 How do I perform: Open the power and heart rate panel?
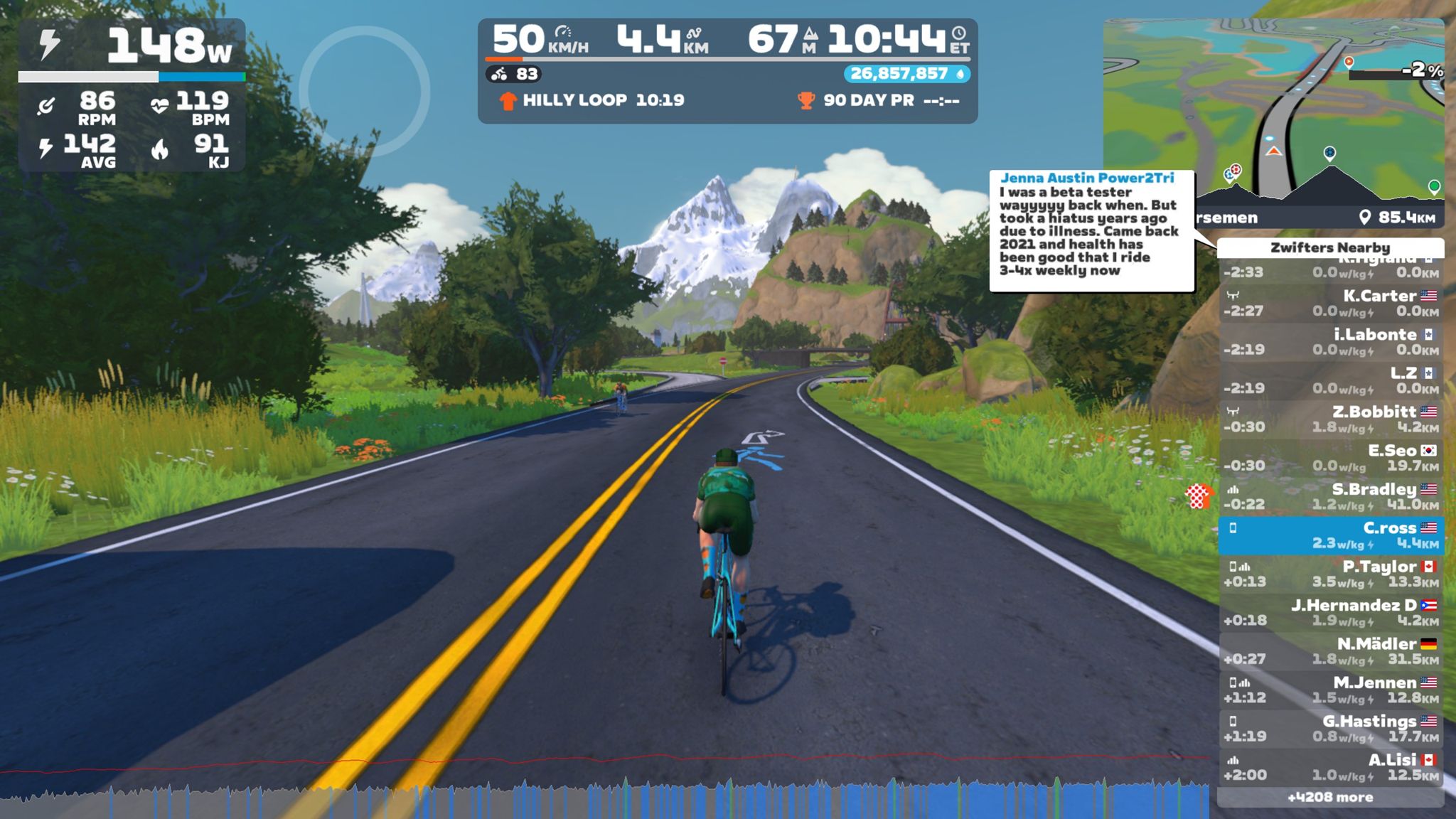pos(132,95)
